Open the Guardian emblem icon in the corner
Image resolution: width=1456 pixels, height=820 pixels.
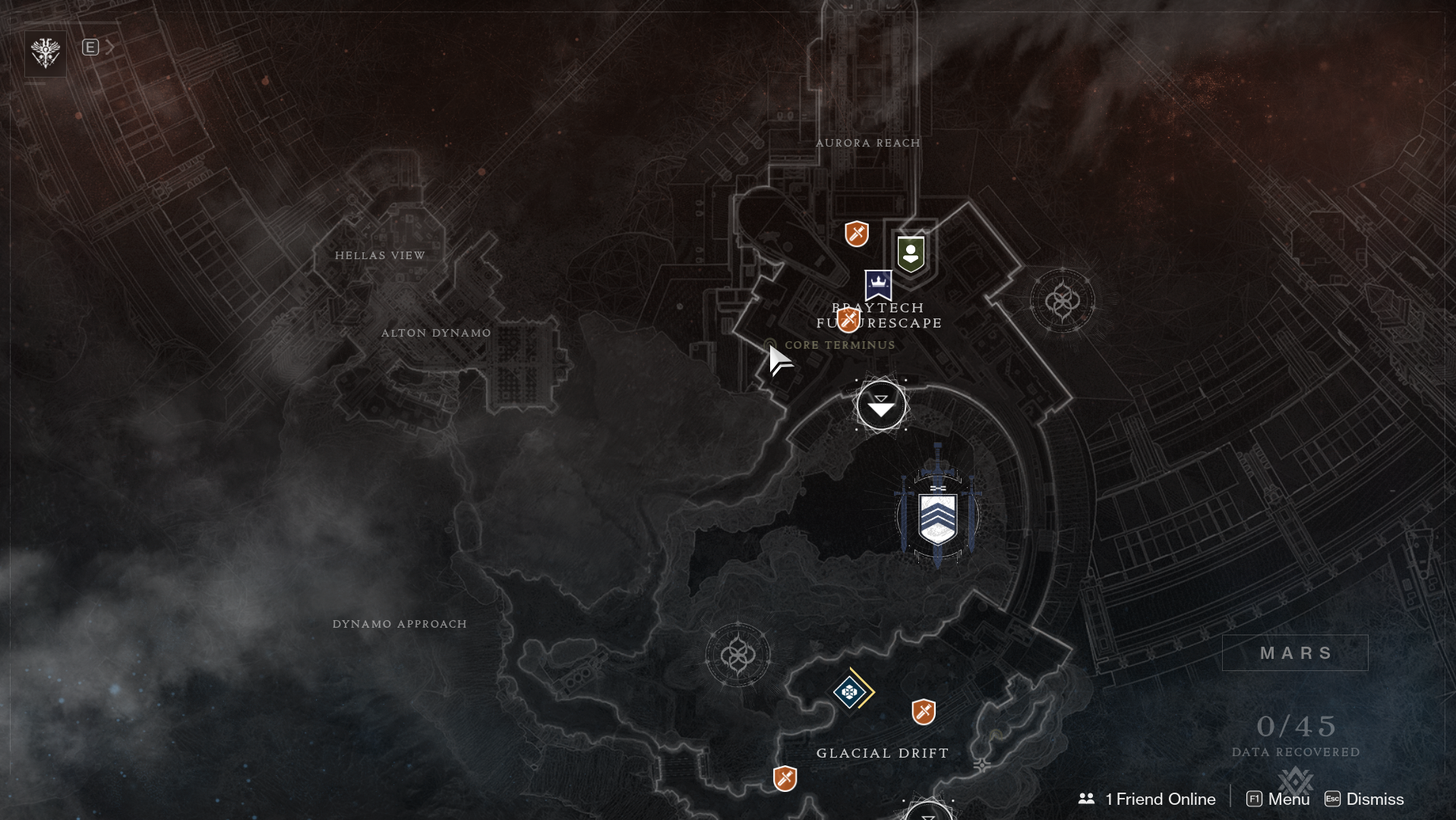coord(46,53)
